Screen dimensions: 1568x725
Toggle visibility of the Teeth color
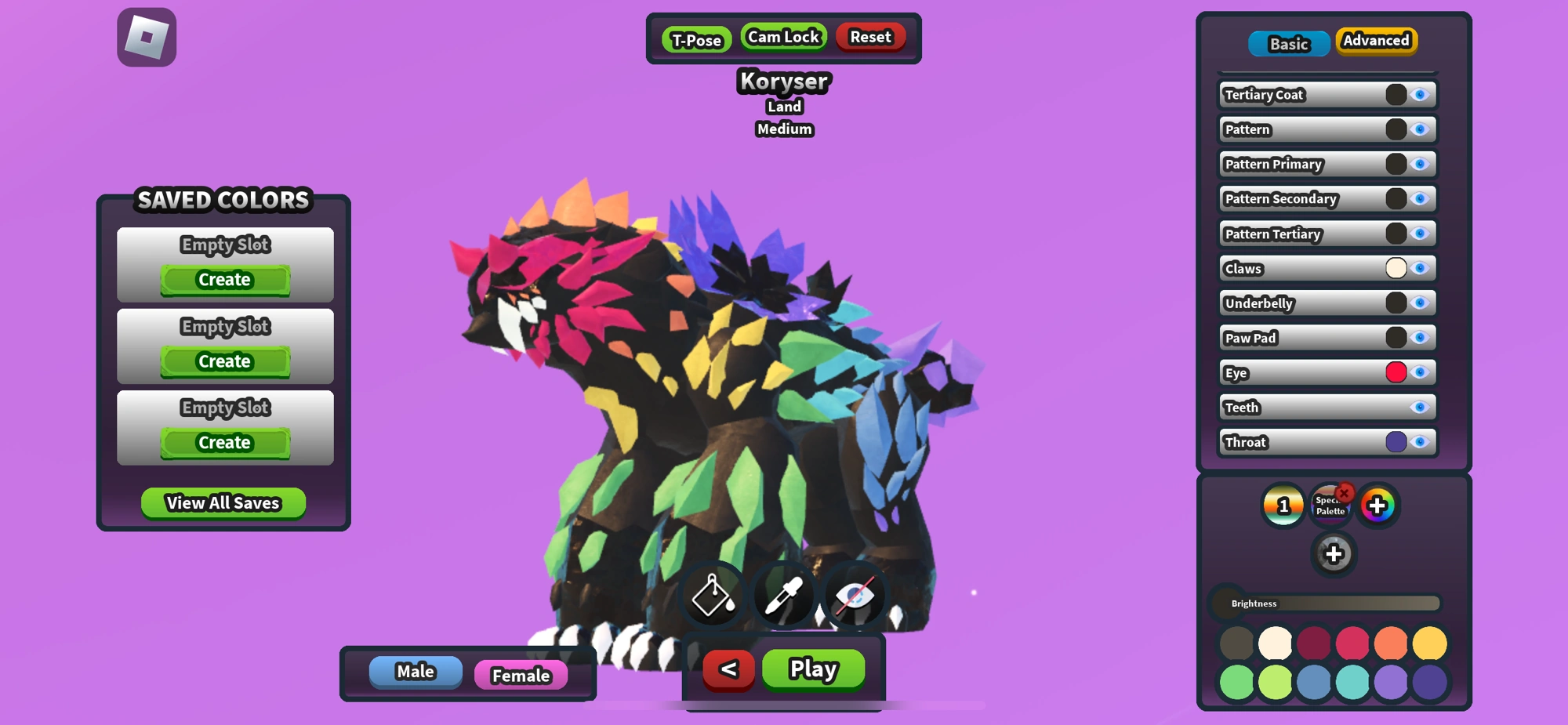[1419, 407]
